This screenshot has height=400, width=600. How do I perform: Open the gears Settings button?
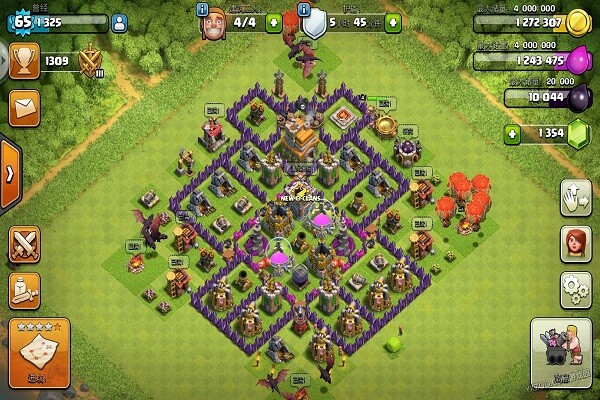[574, 288]
